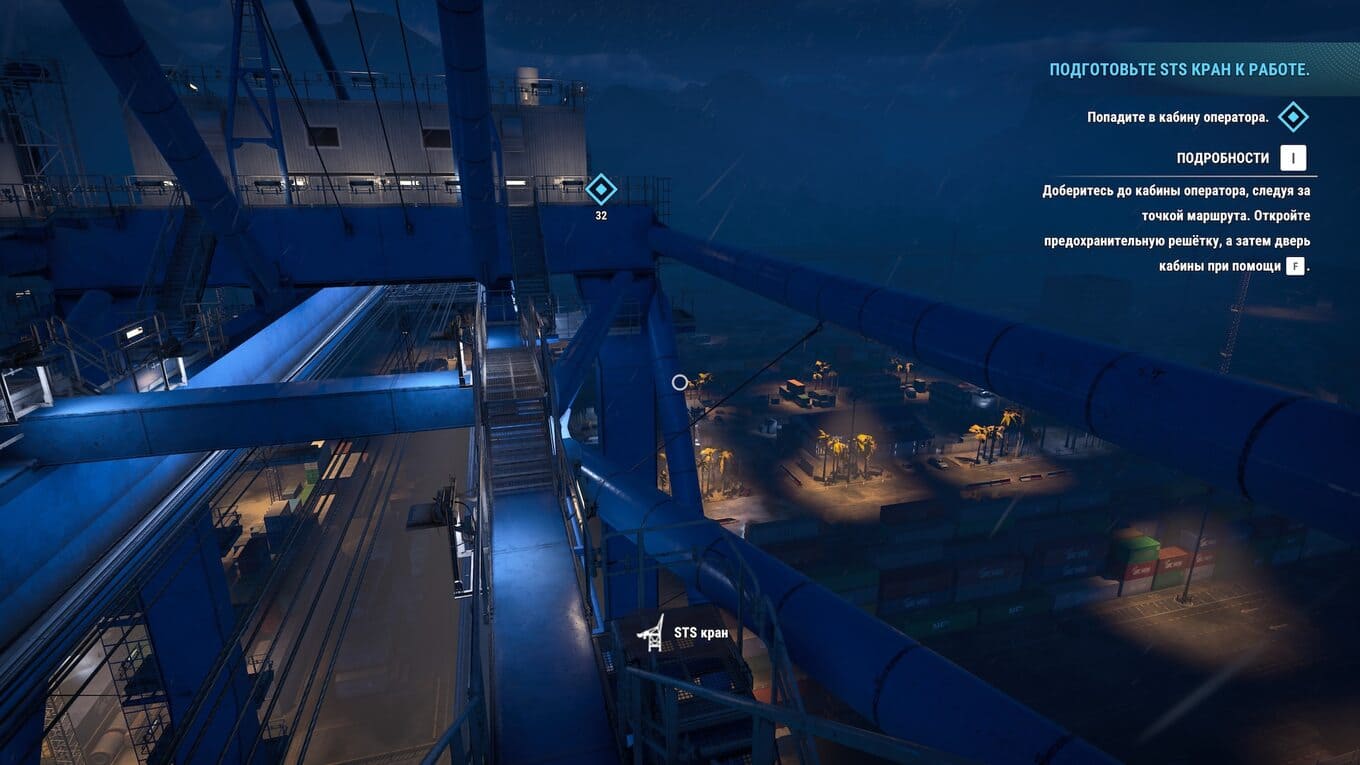Click the diamond icon beside the operator cabin objective
Image resolution: width=1360 pixels, height=765 pixels.
click(x=1293, y=117)
